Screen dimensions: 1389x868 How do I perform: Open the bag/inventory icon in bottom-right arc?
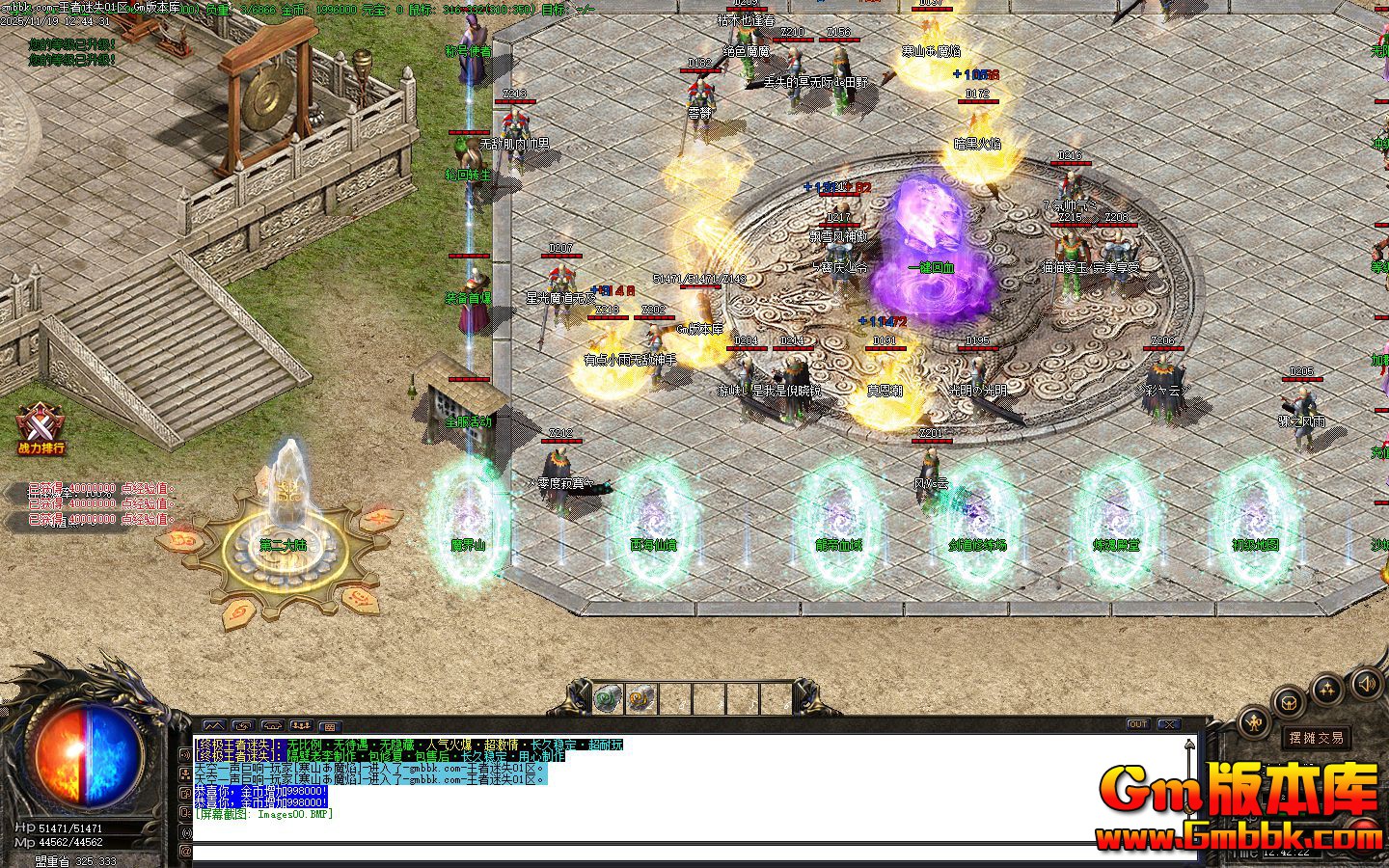point(1290,703)
